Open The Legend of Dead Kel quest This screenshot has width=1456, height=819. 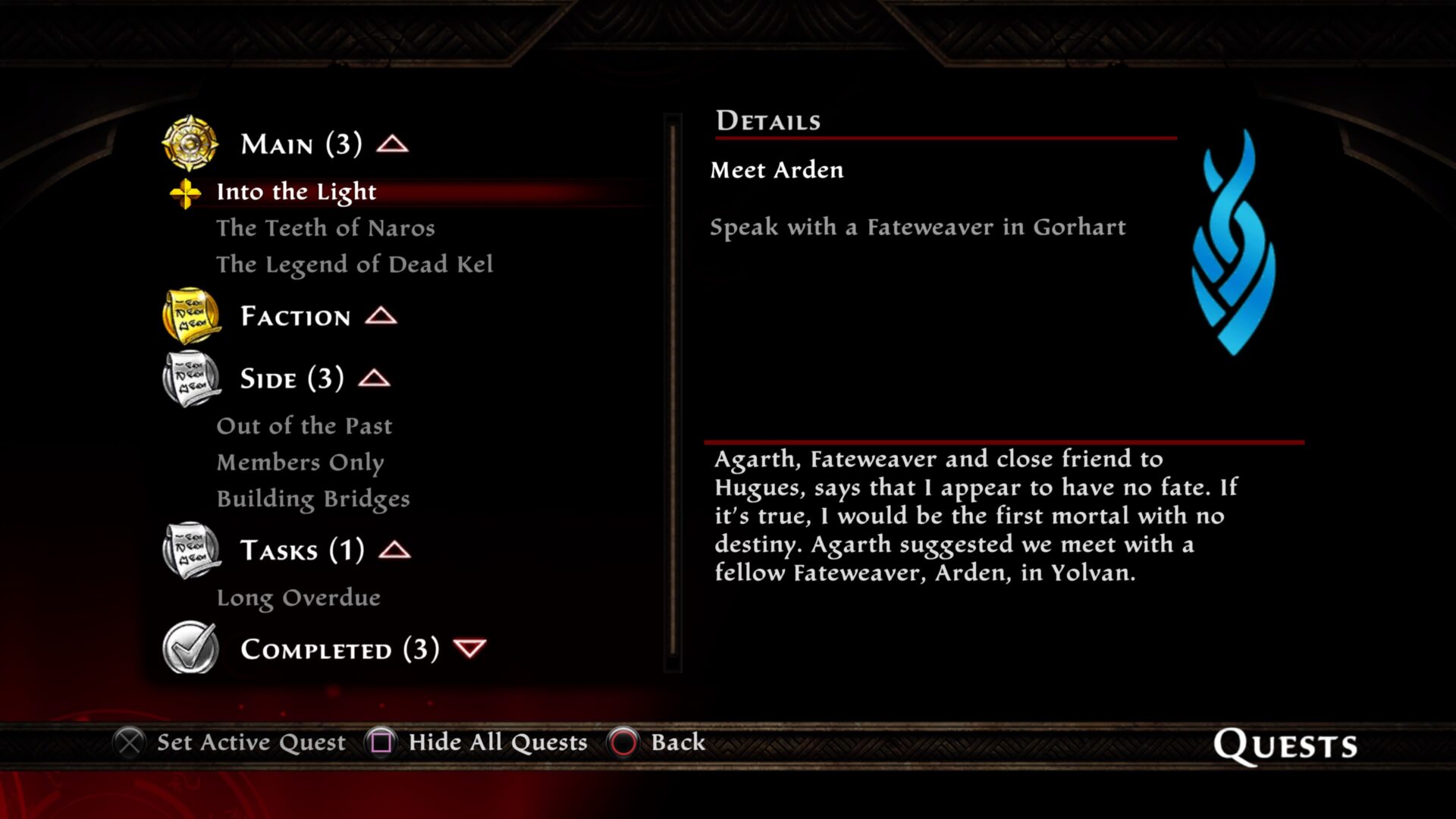(354, 265)
